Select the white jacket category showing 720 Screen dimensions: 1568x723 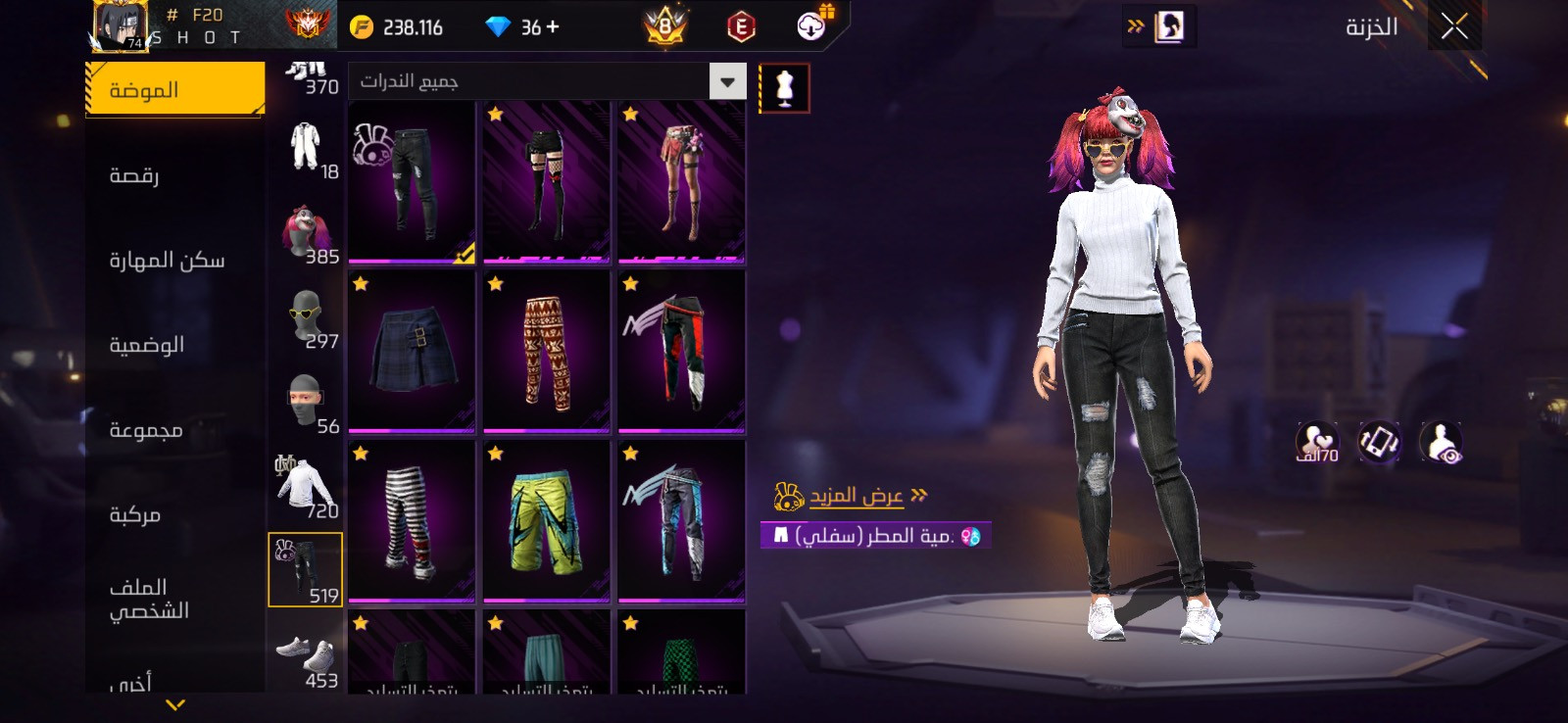[306, 486]
